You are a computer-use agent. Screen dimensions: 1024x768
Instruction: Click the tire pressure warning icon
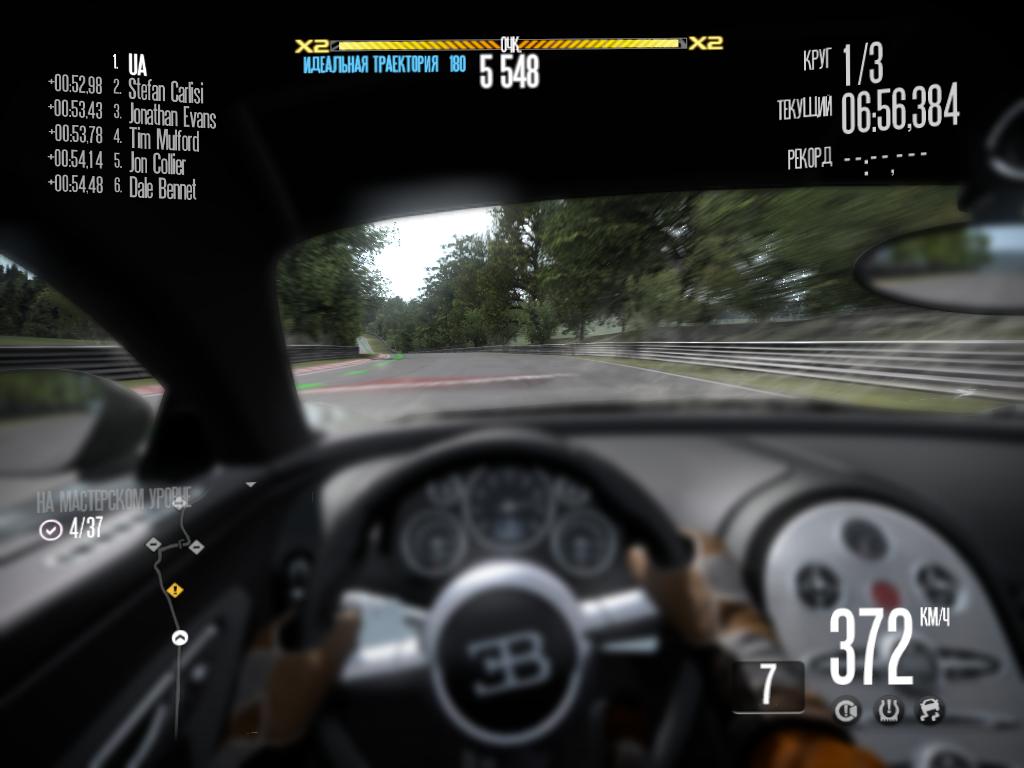888,711
